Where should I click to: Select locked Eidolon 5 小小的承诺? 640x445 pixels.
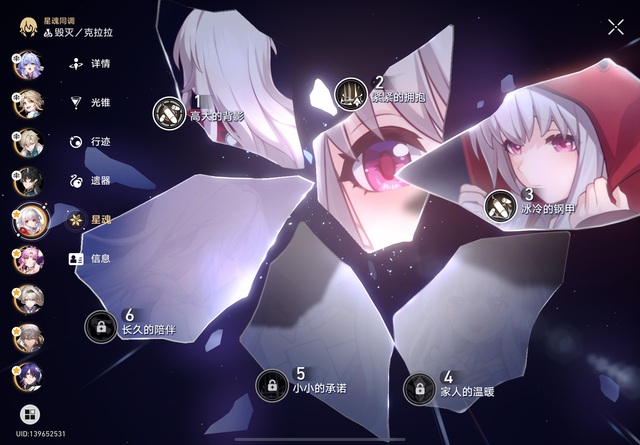coord(271,385)
